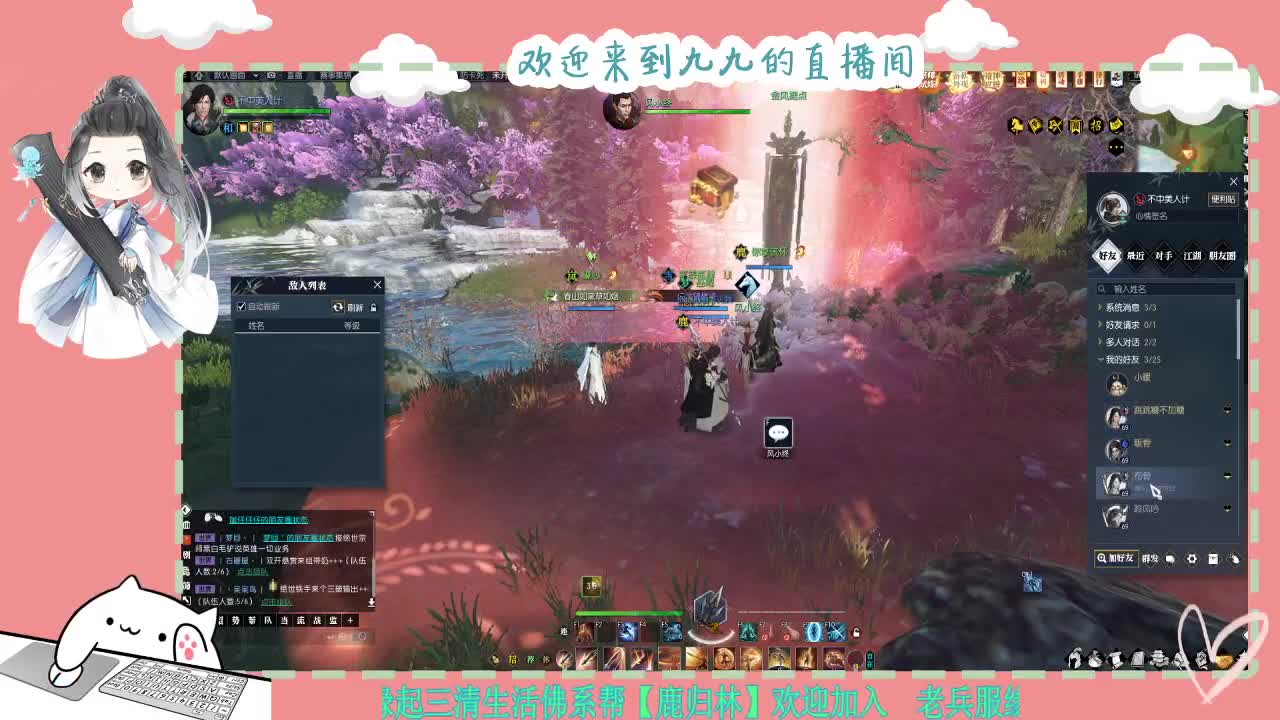Switch to the 对手 tab in friends panel
Screen dimensions: 1280x720
pos(1165,257)
